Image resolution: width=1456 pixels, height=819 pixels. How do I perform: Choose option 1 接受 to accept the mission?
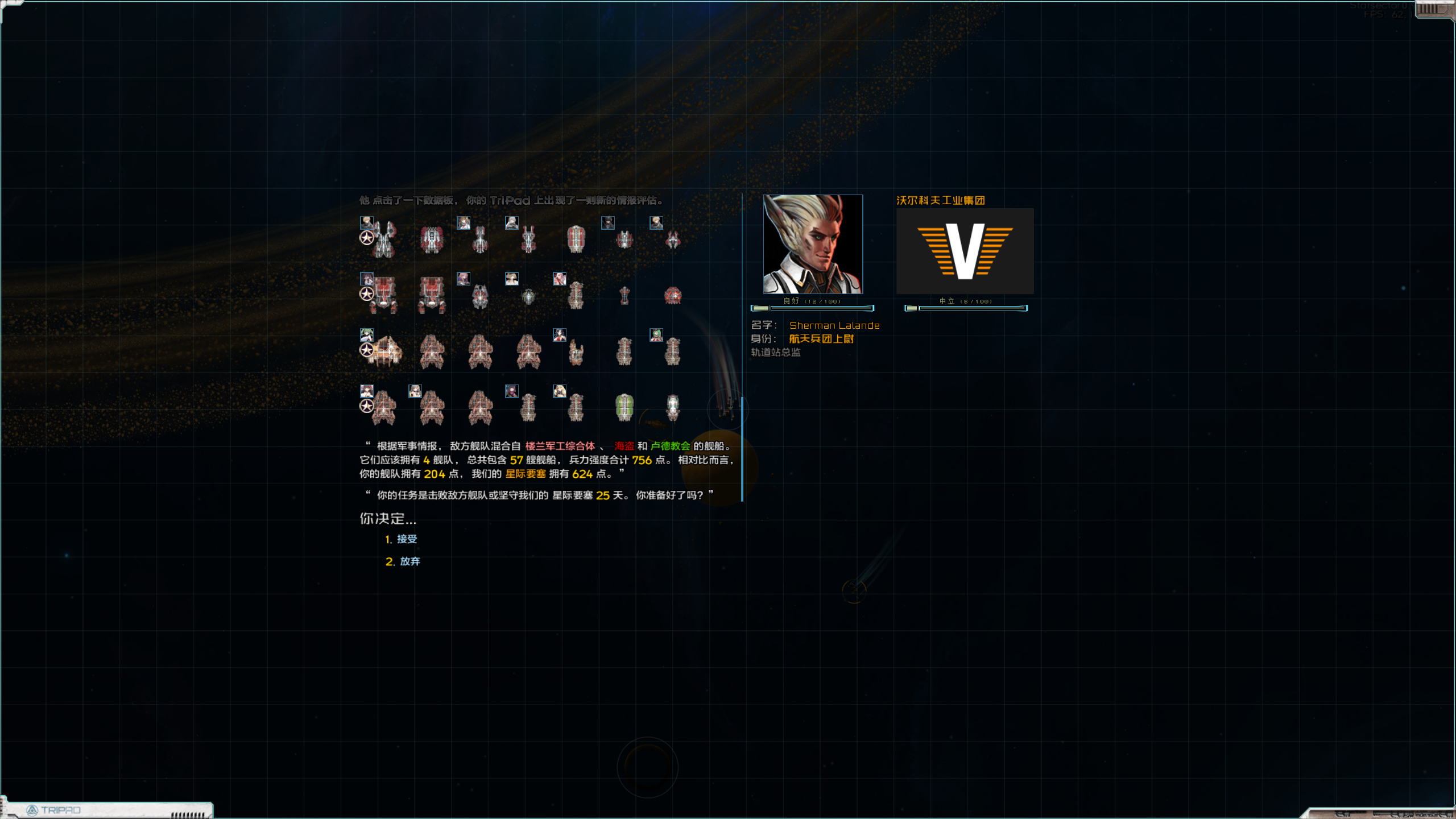pos(406,539)
